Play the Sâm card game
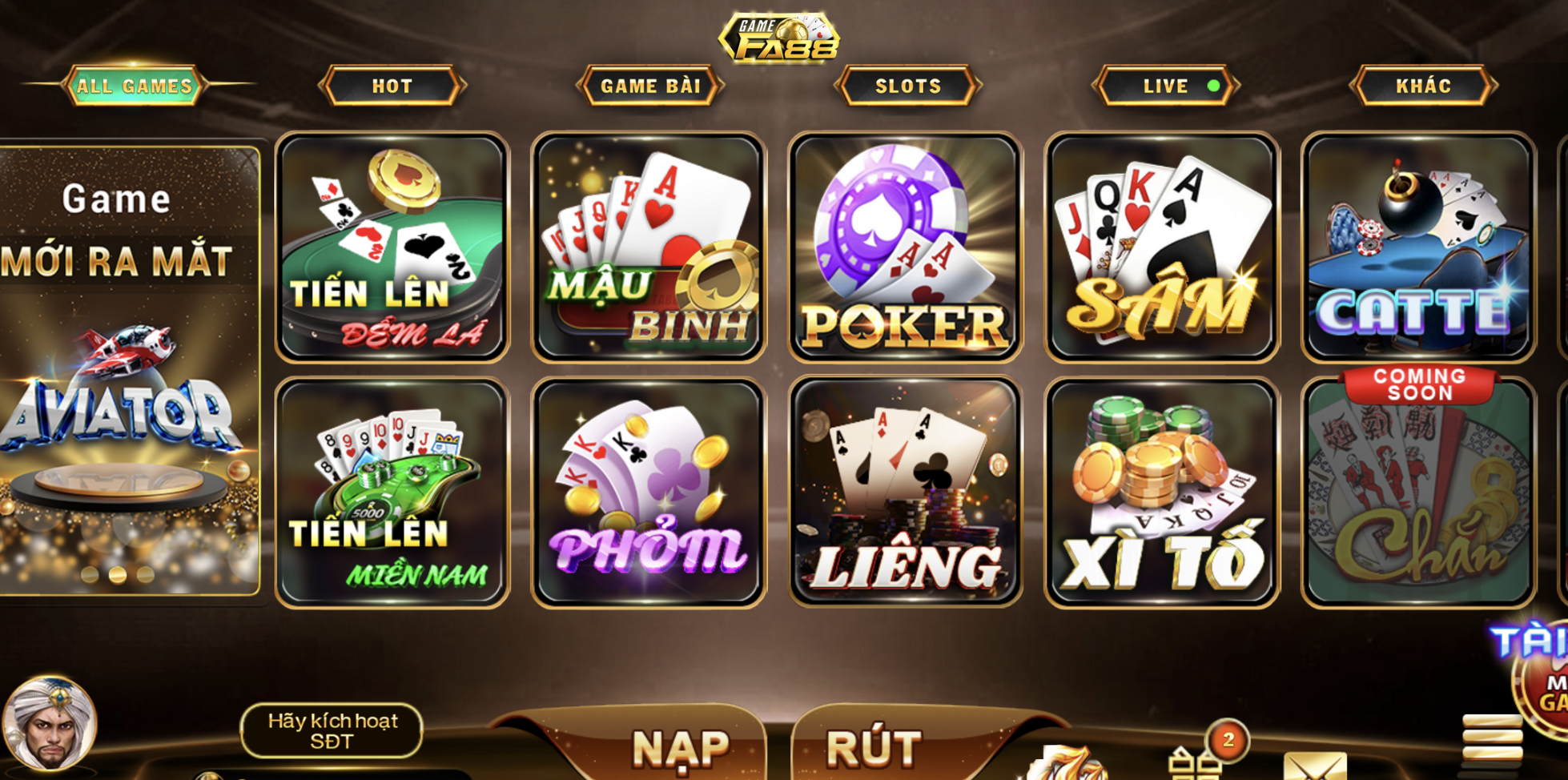The width and height of the screenshot is (1568, 780). (x=1162, y=247)
